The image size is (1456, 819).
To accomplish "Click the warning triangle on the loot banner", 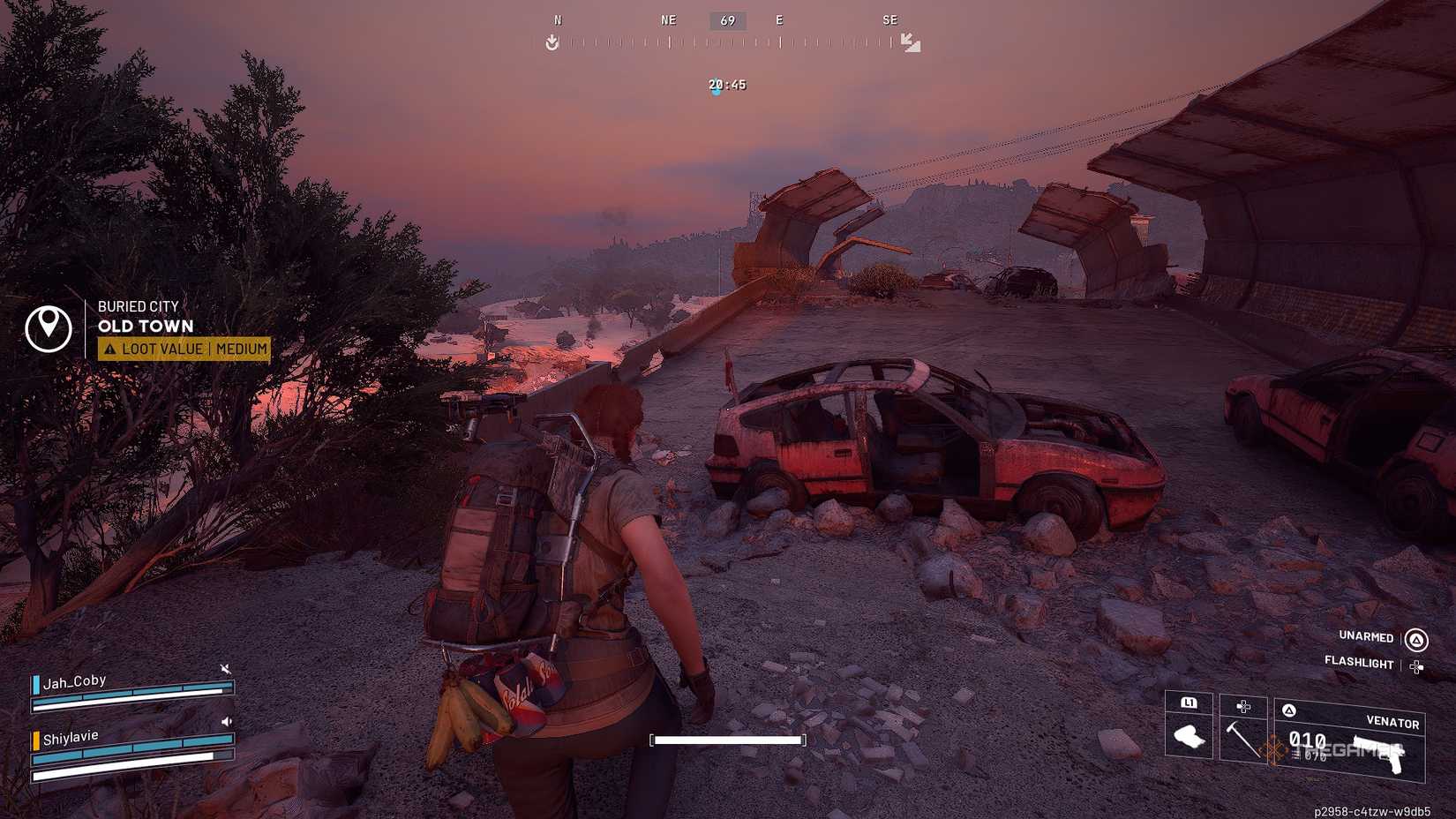I will 111,349.
